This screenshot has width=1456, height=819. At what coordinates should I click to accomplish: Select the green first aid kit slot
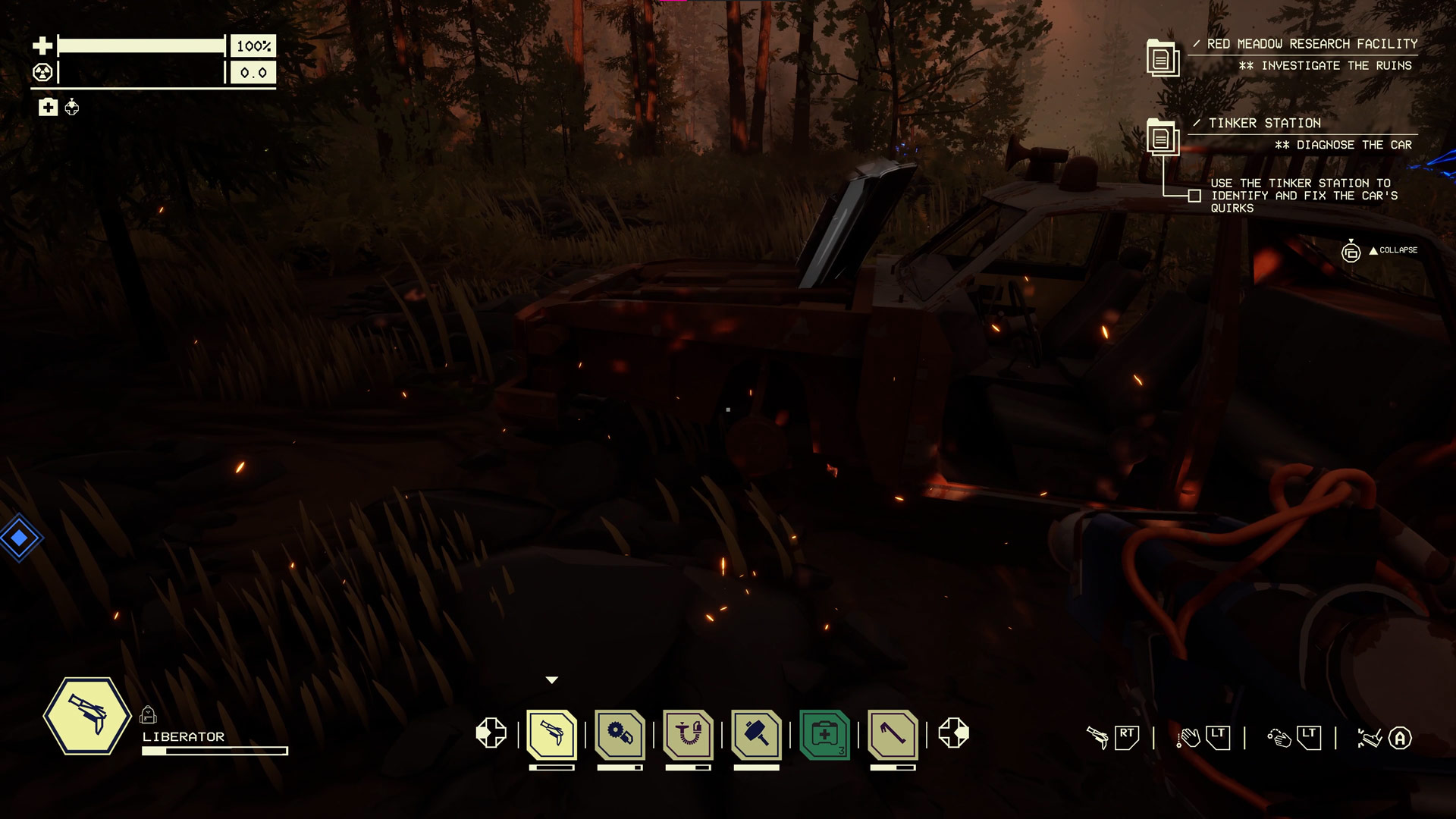[825, 734]
